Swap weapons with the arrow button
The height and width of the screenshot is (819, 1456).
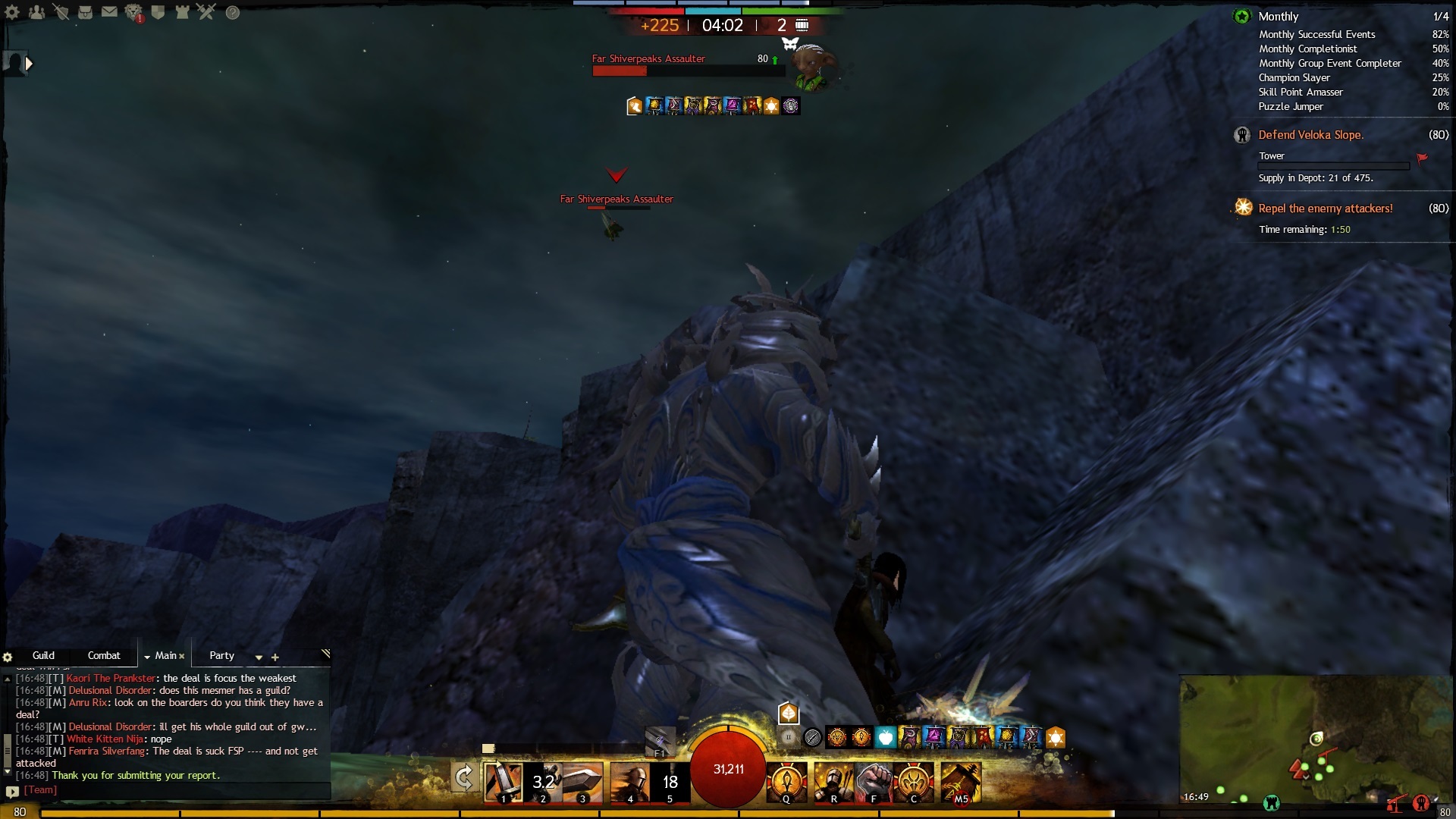click(464, 778)
